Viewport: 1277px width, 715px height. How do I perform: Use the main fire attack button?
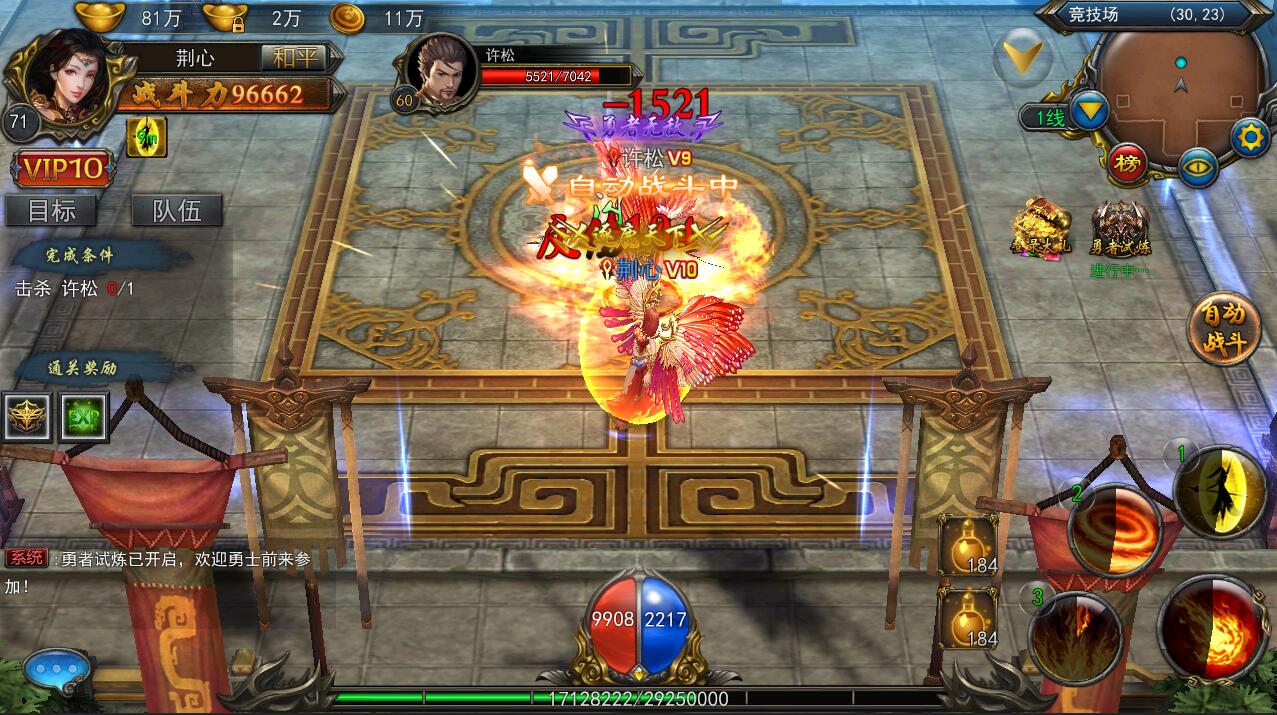point(1212,629)
